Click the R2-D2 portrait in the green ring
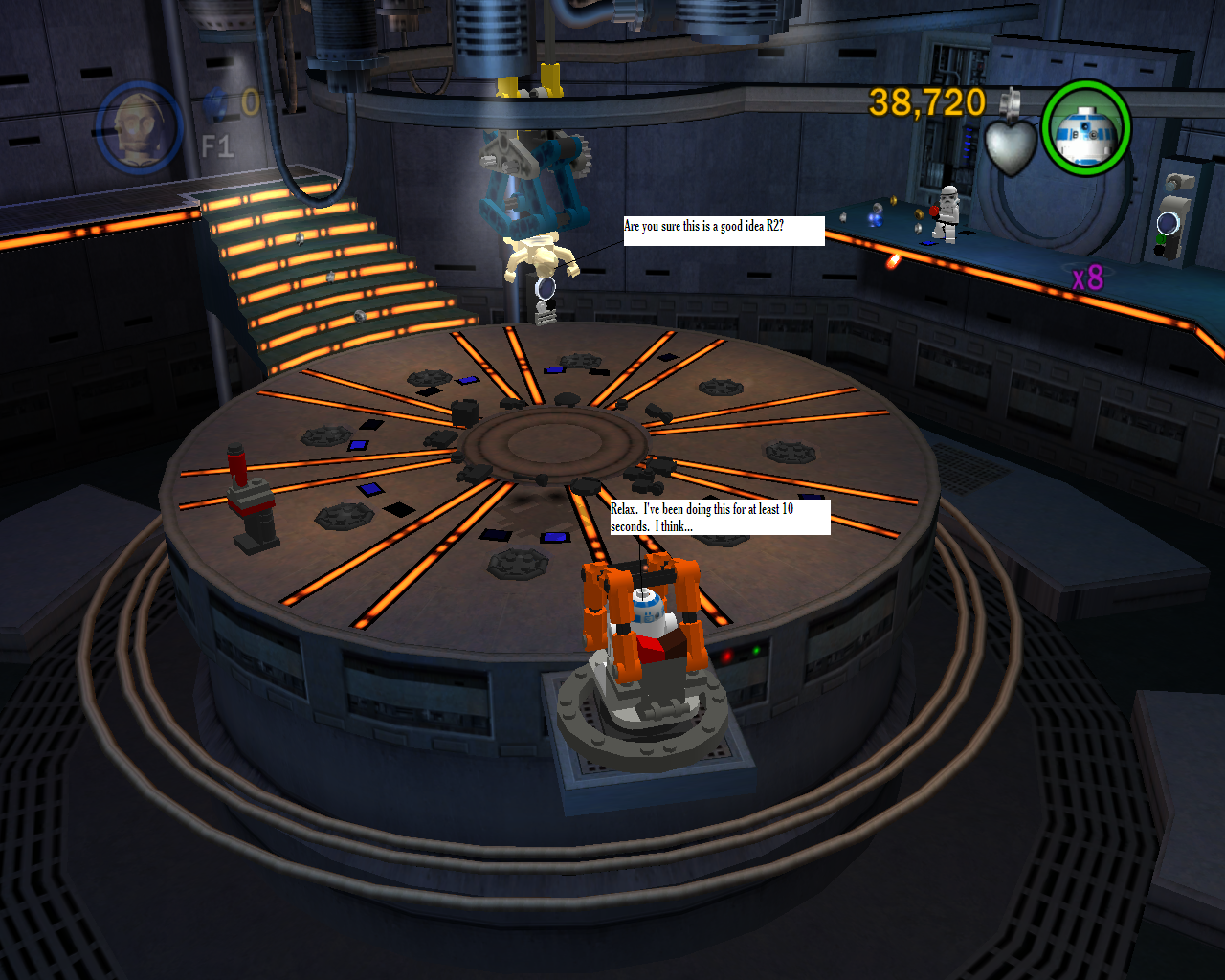This screenshot has height=980, width=1225. (1085, 128)
